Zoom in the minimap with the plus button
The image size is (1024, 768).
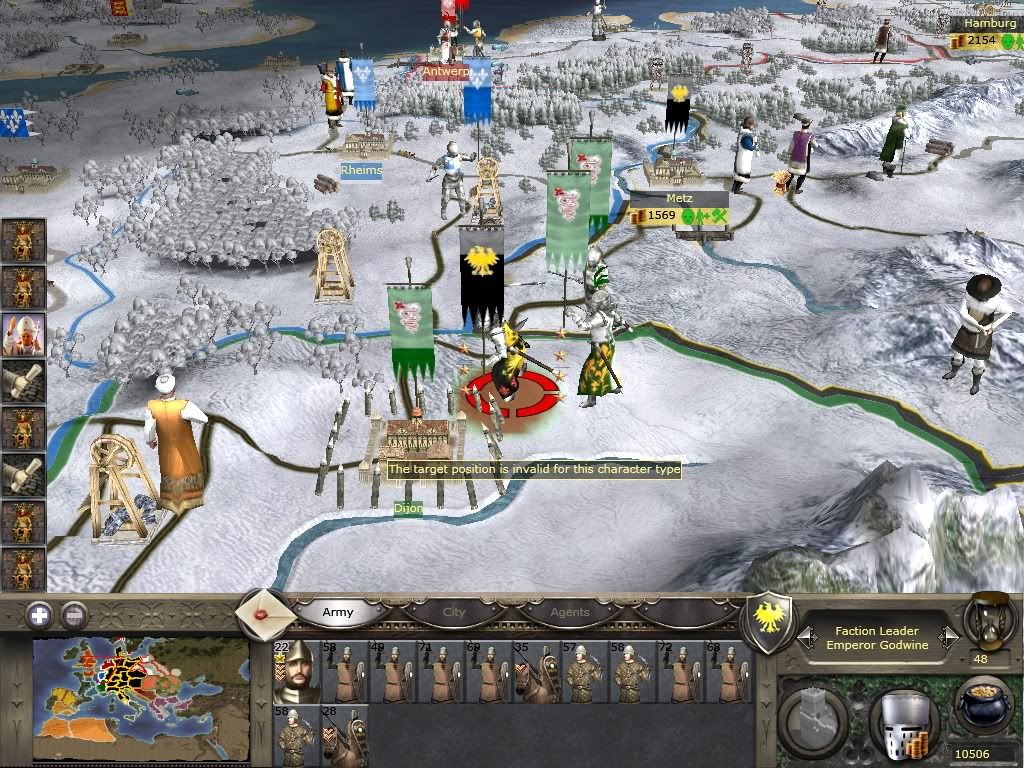(x=39, y=615)
